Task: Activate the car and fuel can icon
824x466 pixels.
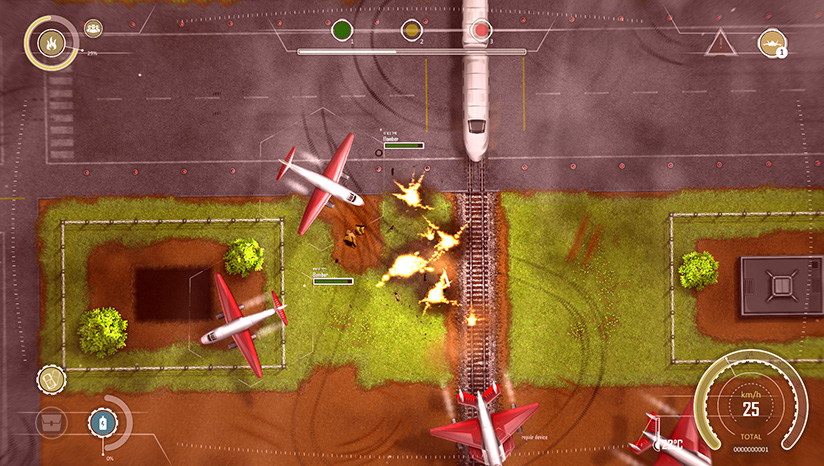Action: [x=51, y=379]
